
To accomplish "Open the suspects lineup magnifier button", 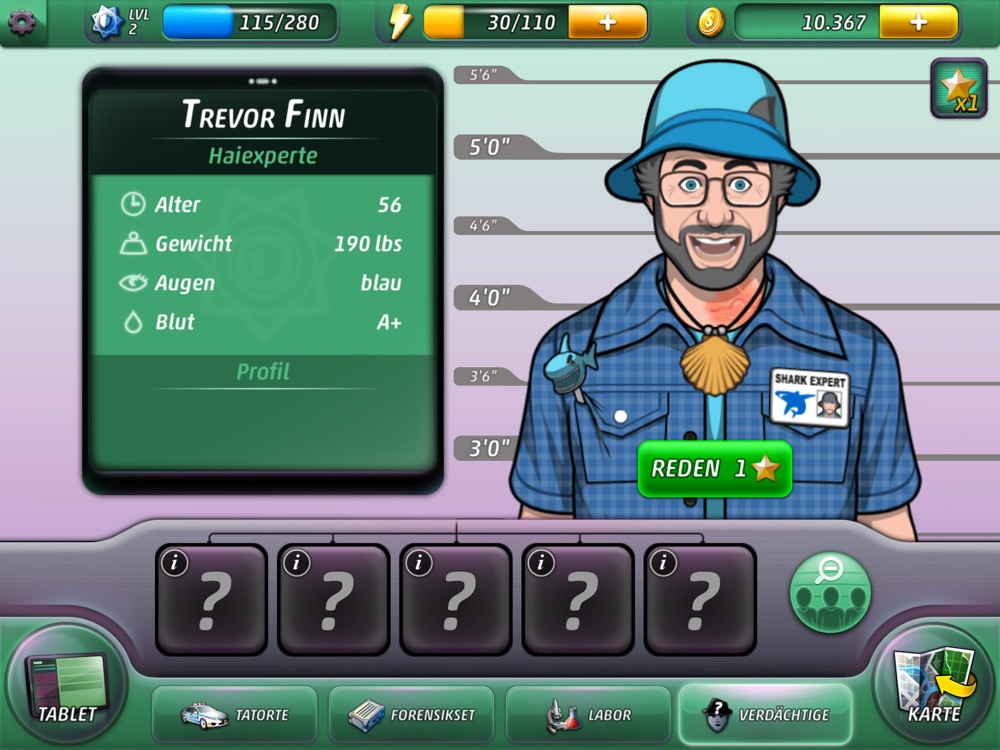I will pyautogui.click(x=829, y=592).
